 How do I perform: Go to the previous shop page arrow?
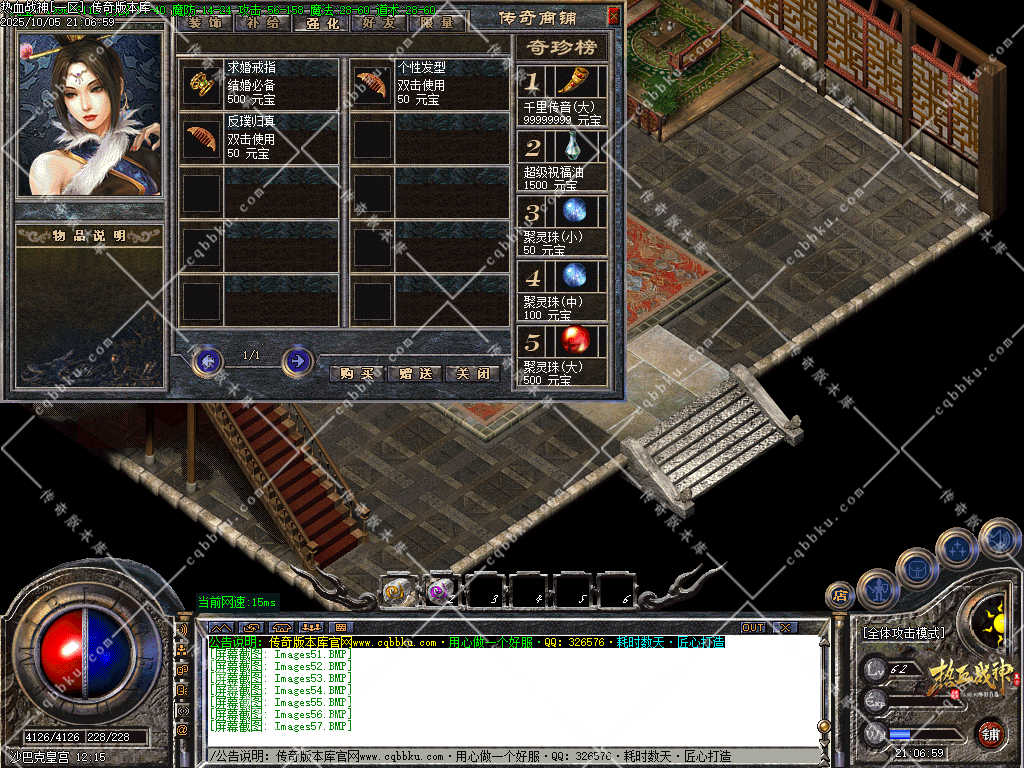click(x=207, y=360)
